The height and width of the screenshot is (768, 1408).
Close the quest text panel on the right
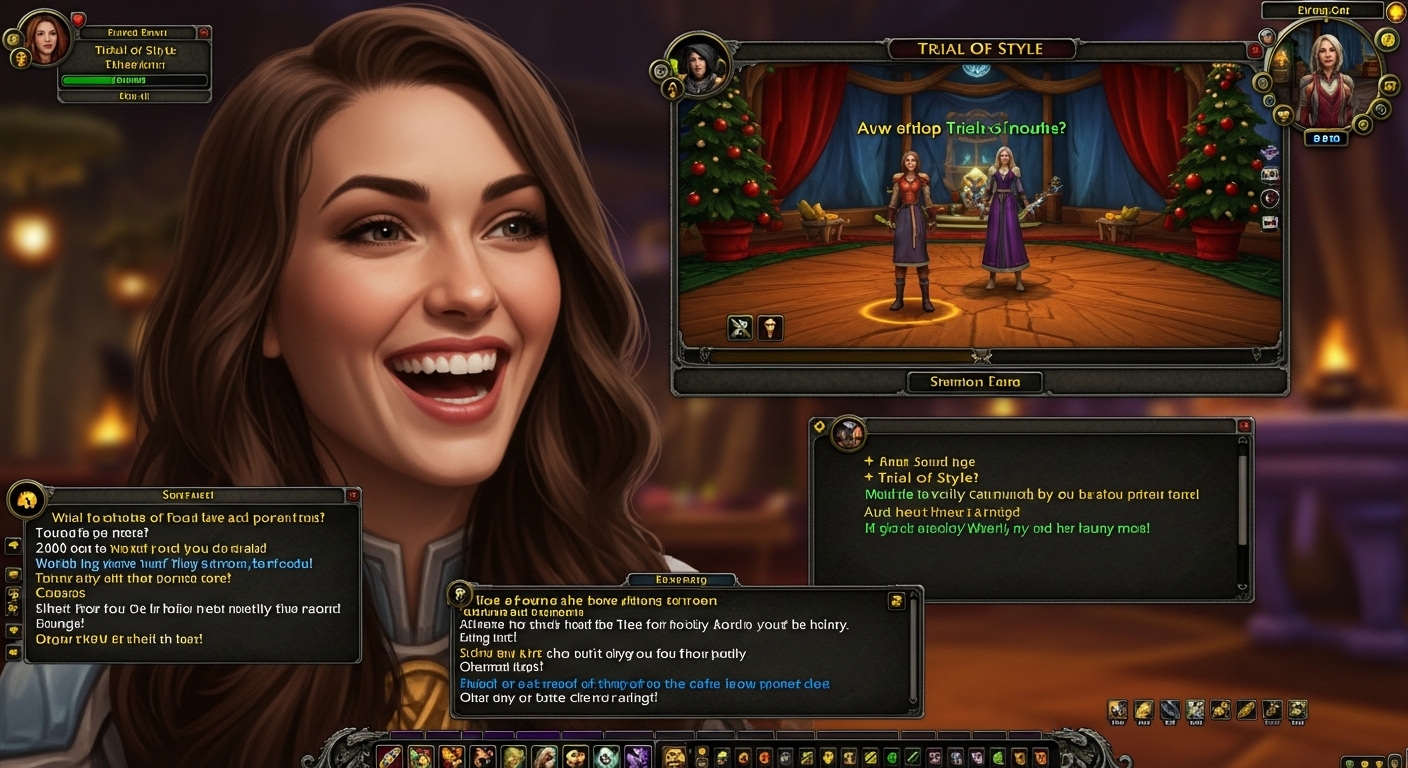point(1244,426)
